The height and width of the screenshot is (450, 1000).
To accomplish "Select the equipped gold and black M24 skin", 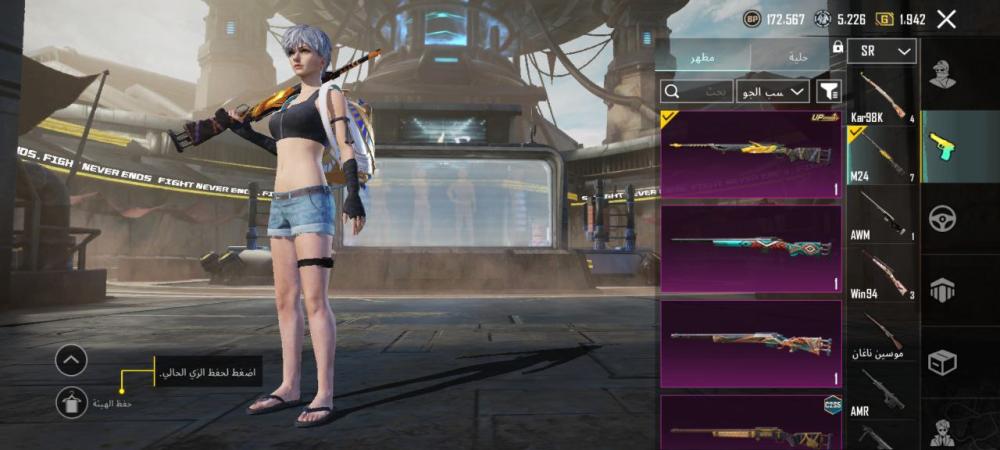I will [x=751, y=154].
